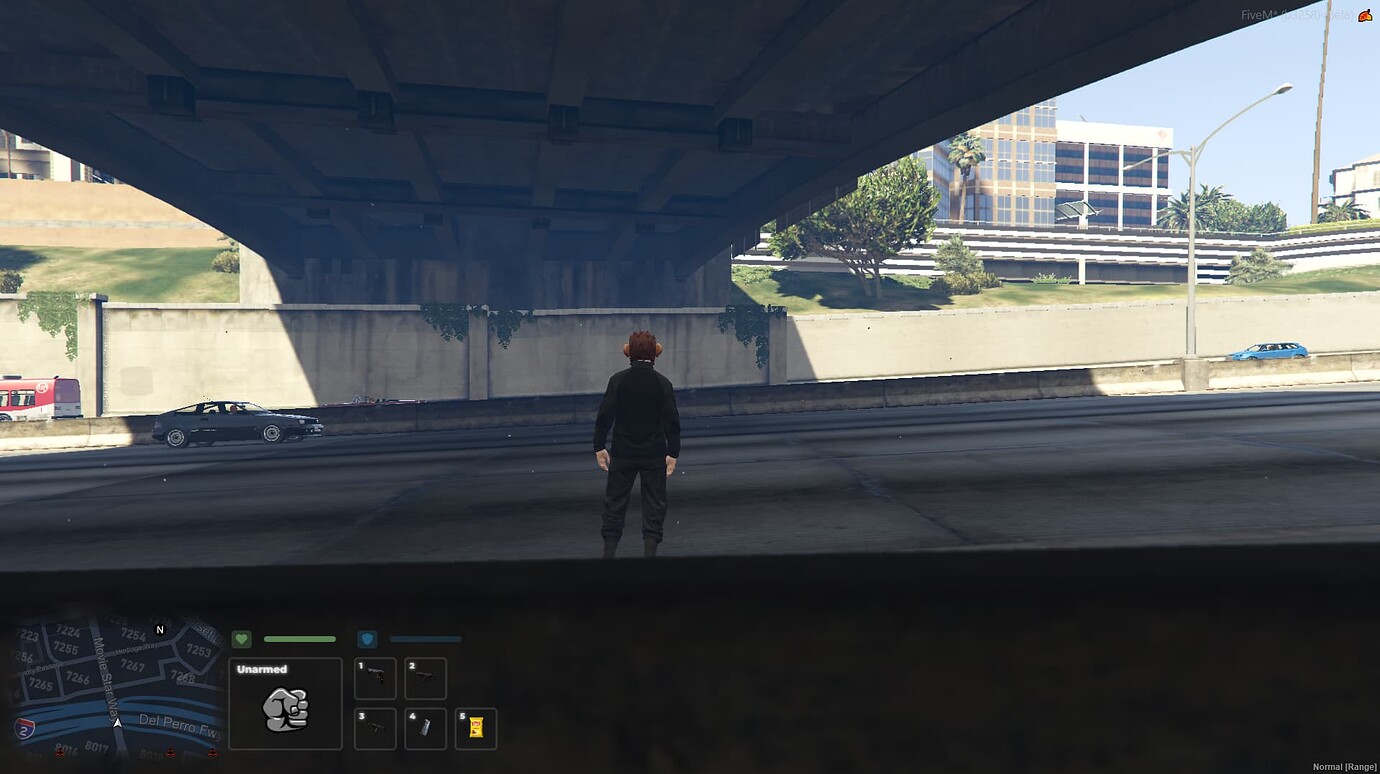Click the FiveM flame logo top right
This screenshot has height=774, width=1380.
(x=1365, y=15)
